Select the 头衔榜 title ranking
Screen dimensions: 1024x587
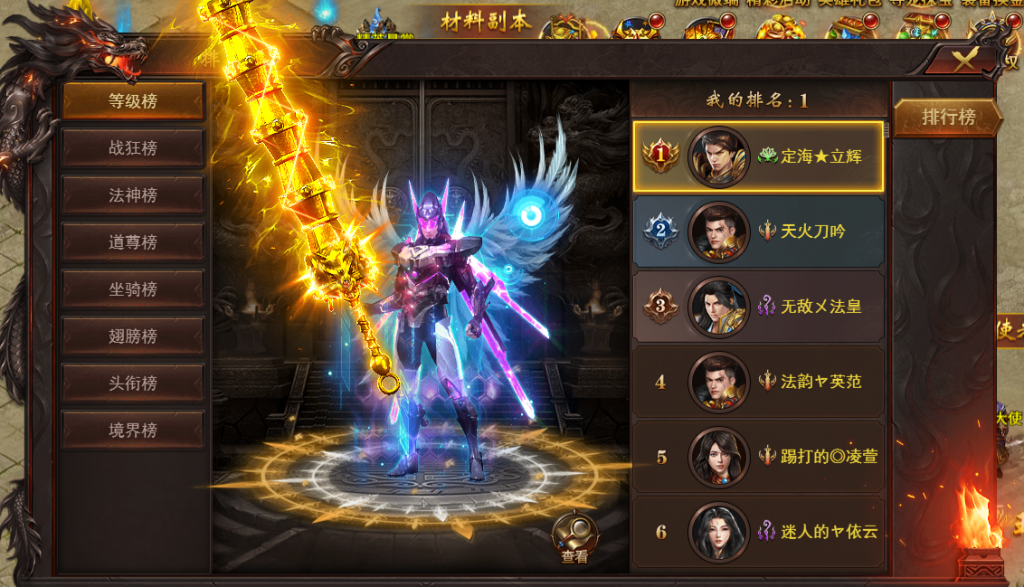[133, 383]
